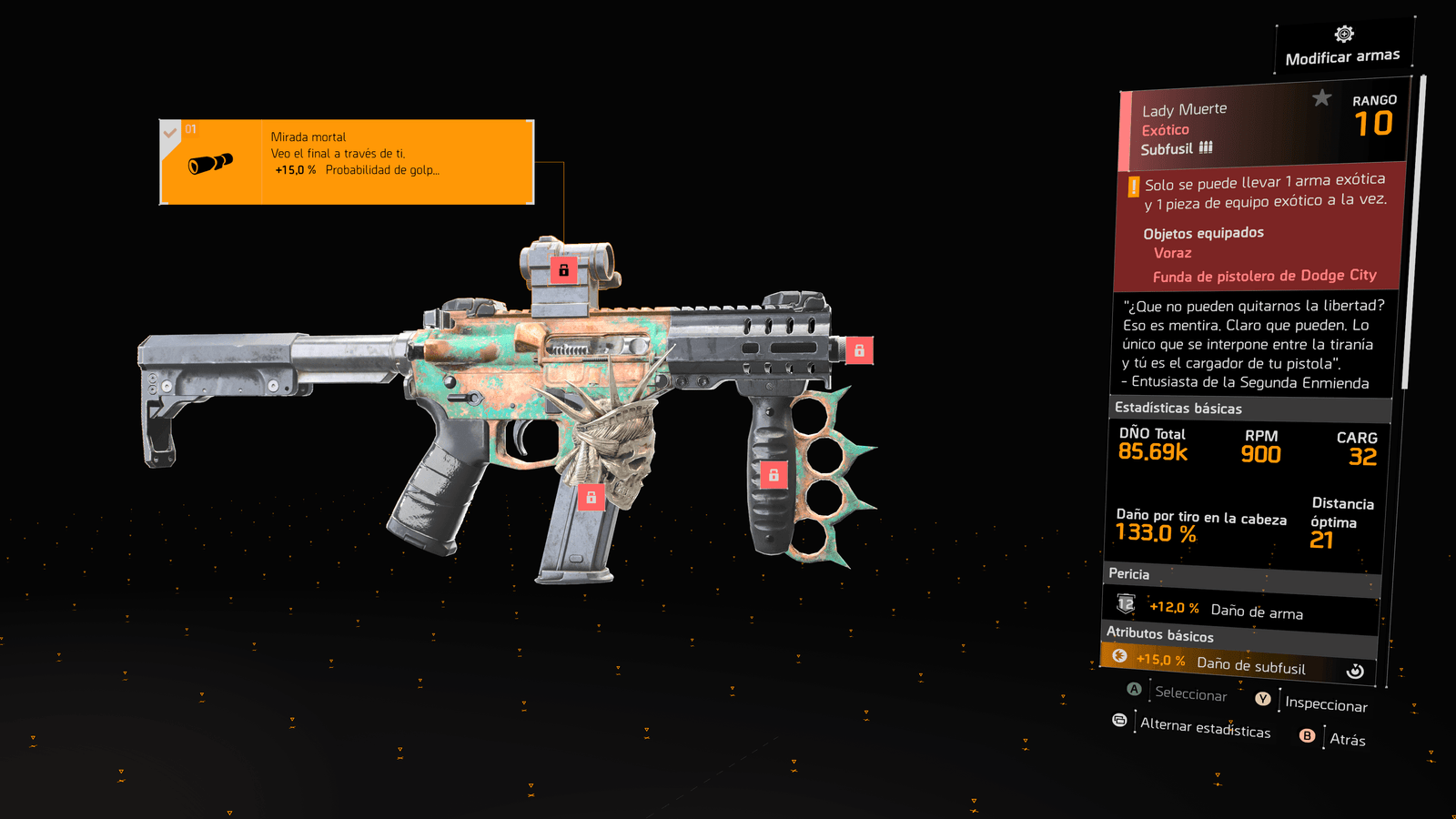
Task: Click the recalibration icon beside Daño de subfusil
Action: 1355,671
